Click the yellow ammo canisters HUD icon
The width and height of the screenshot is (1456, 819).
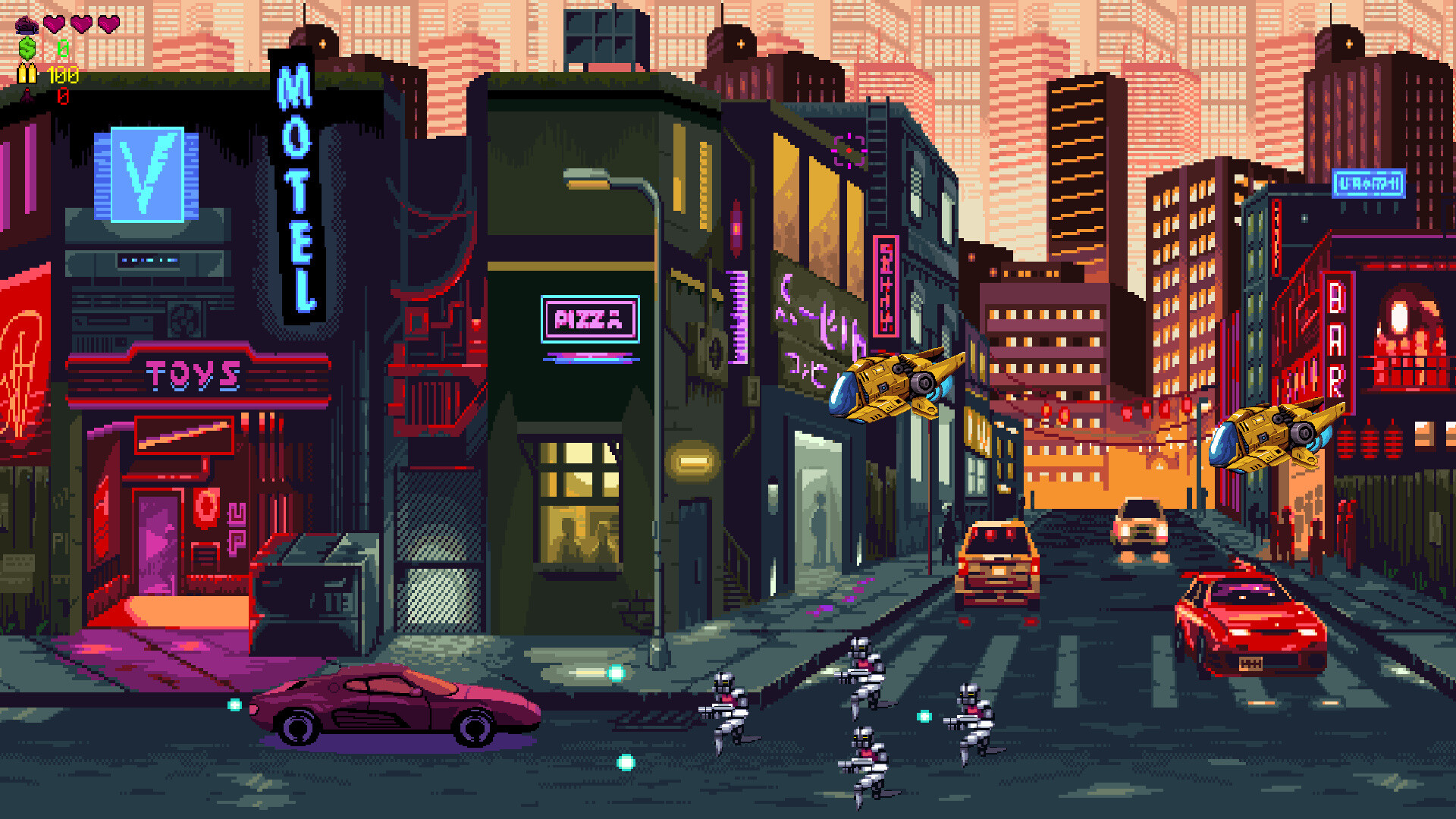(27, 74)
